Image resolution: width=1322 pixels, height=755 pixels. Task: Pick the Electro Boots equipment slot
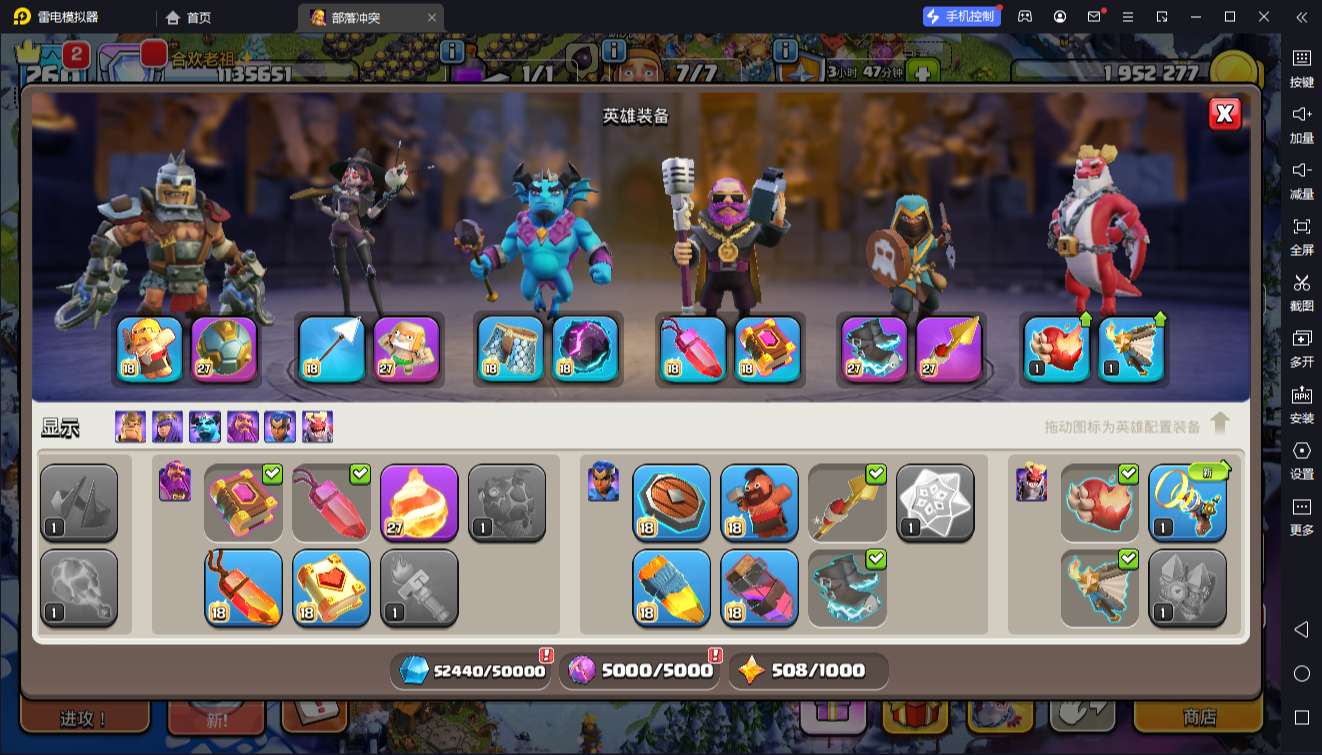pyautogui.click(x=874, y=349)
